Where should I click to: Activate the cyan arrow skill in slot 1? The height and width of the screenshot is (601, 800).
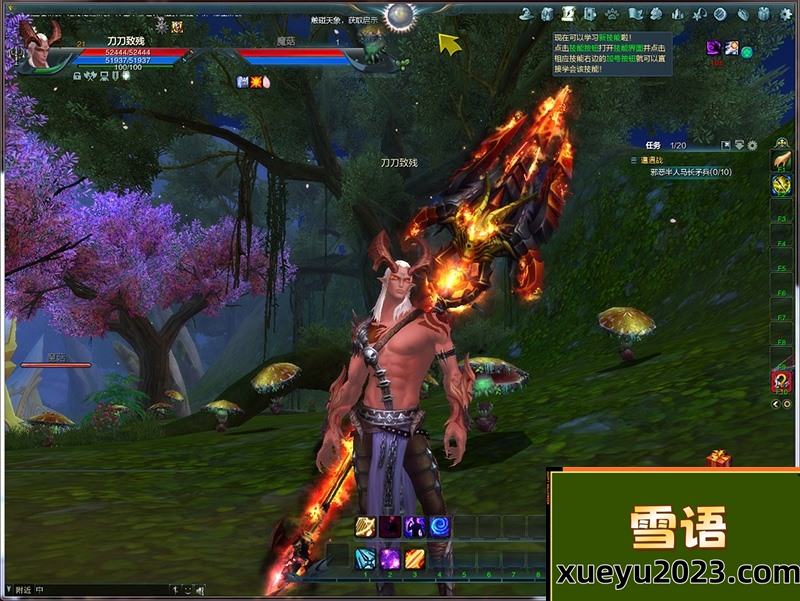pyautogui.click(x=364, y=558)
